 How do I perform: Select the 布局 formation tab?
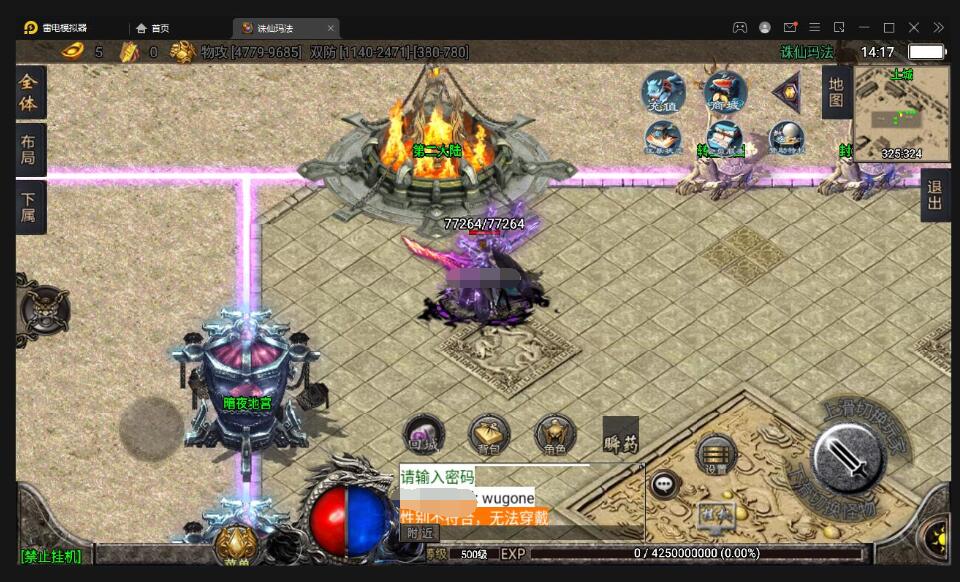(29, 150)
